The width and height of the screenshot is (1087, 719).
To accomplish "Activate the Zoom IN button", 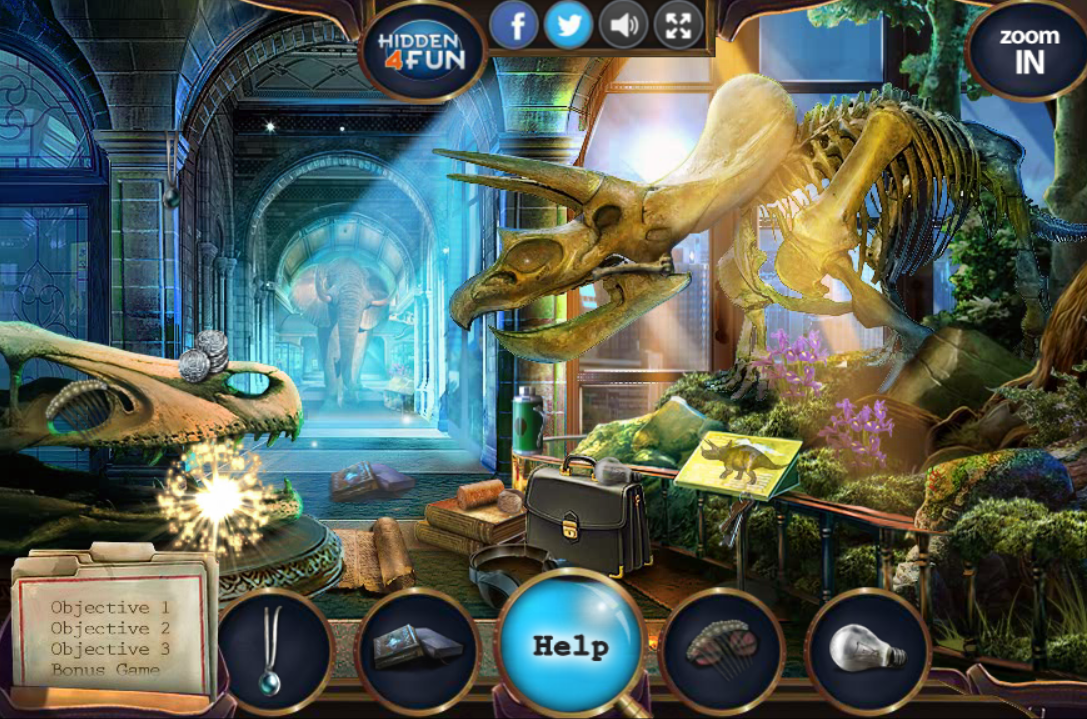I will (x=1029, y=50).
